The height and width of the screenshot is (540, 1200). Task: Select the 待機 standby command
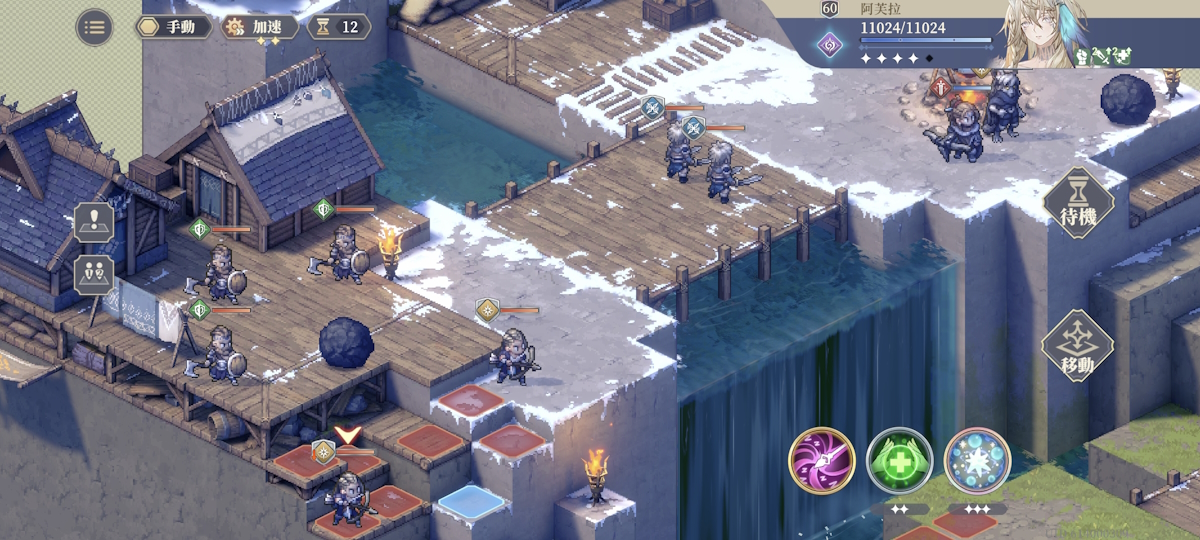[x=1079, y=204]
